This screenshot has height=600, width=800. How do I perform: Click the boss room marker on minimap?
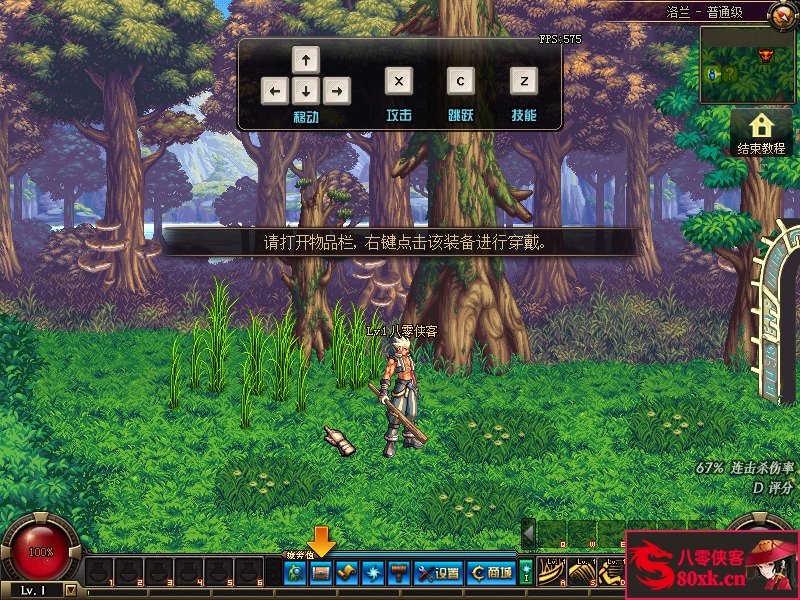(767, 53)
